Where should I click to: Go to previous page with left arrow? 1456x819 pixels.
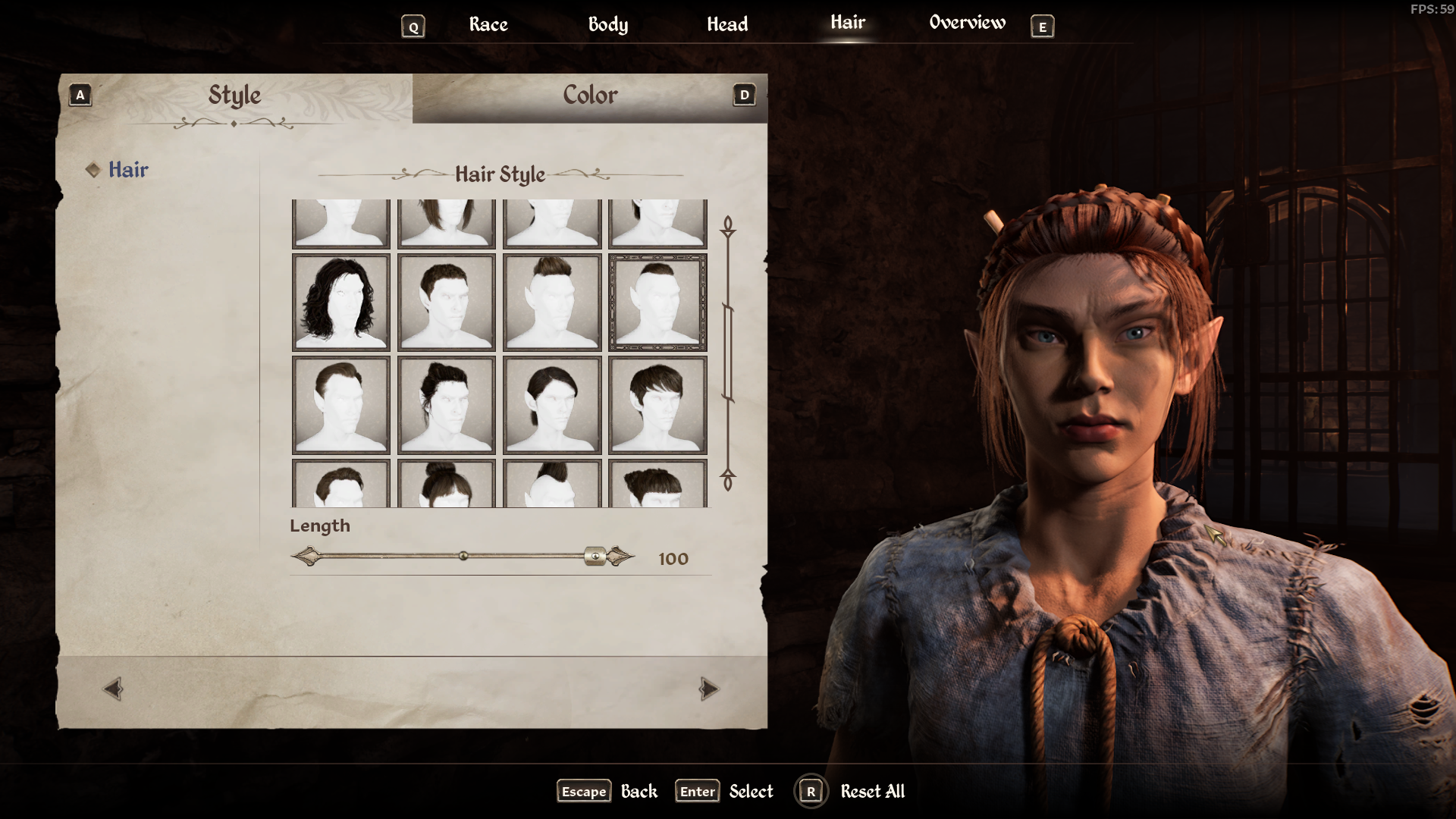pyautogui.click(x=113, y=689)
